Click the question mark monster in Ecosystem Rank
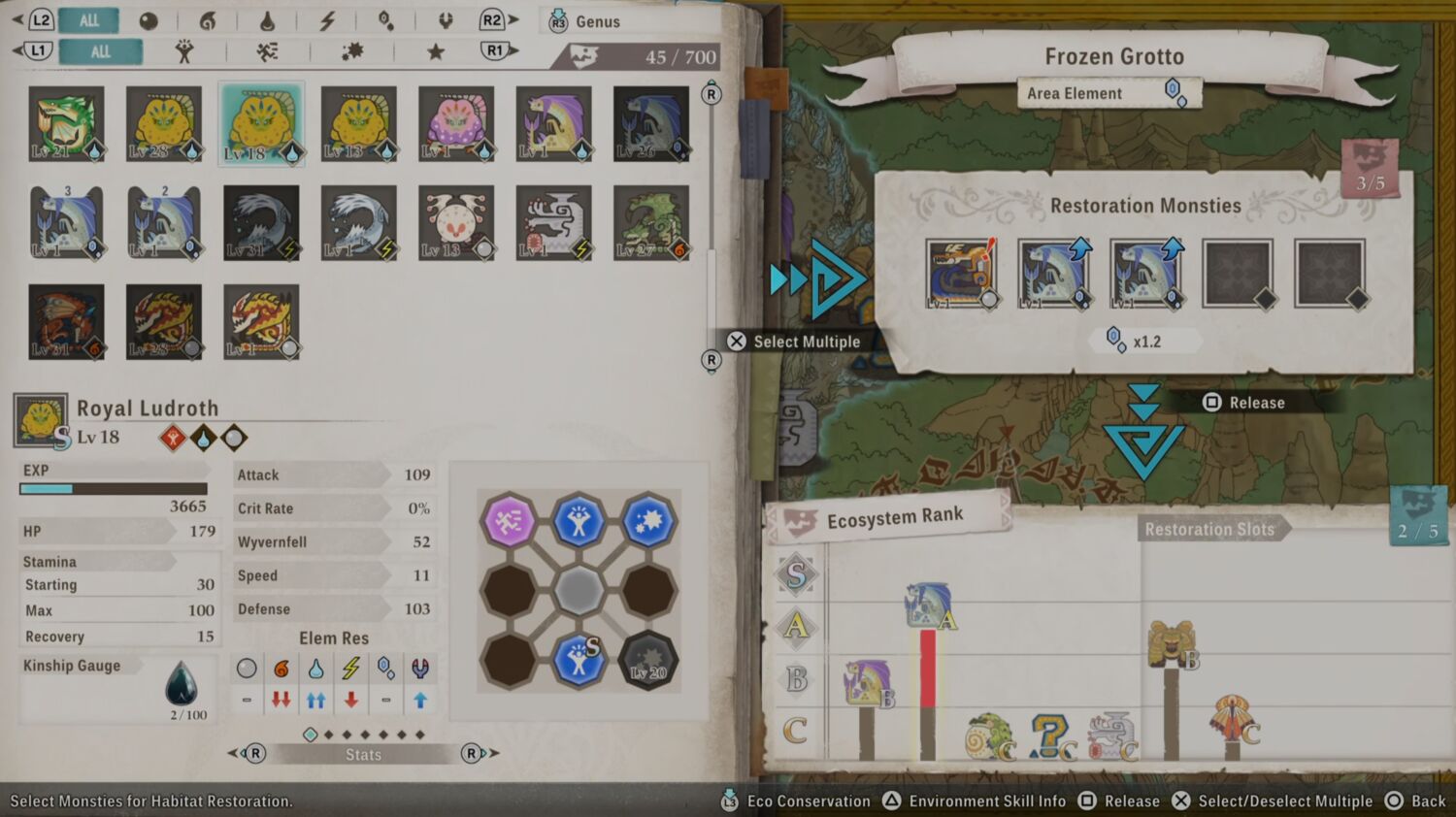The width and height of the screenshot is (1456, 817). tap(1050, 736)
